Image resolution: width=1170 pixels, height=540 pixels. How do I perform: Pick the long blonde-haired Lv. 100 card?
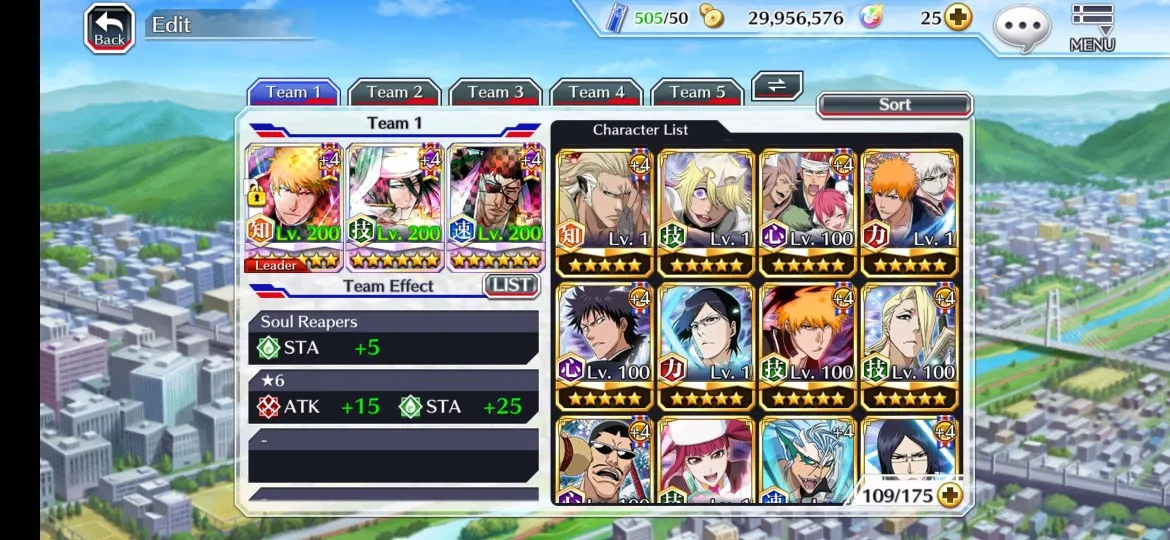pyautogui.click(x=909, y=346)
